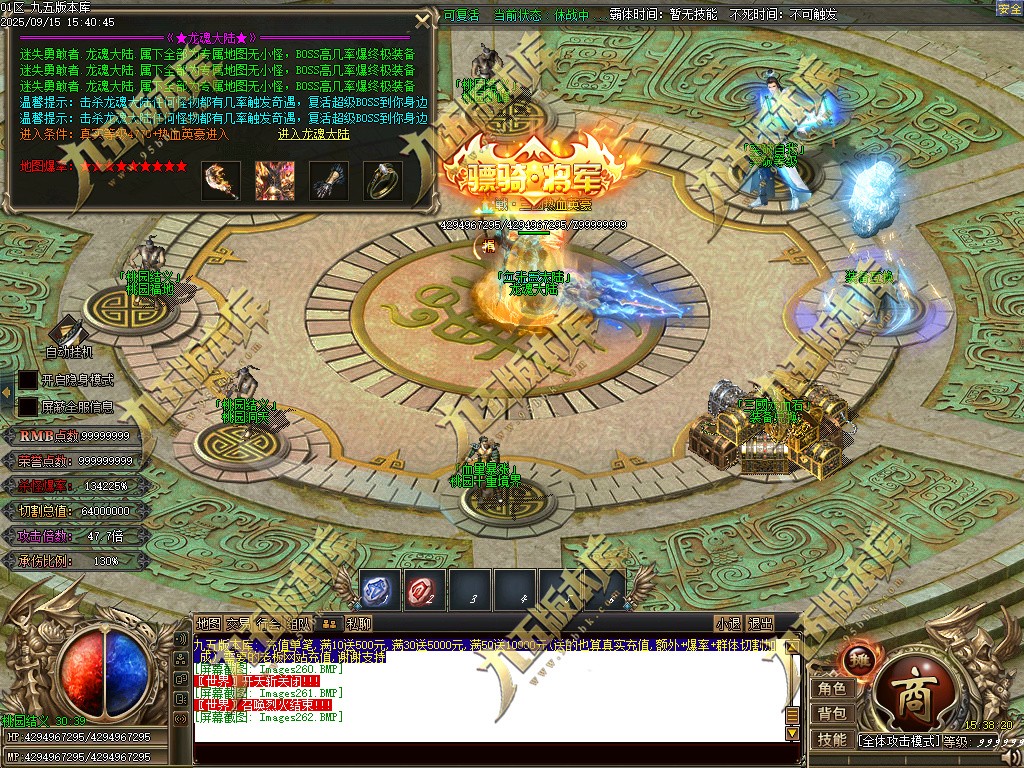Select the gauntlet drop icon
The image size is (1024, 768).
click(329, 181)
